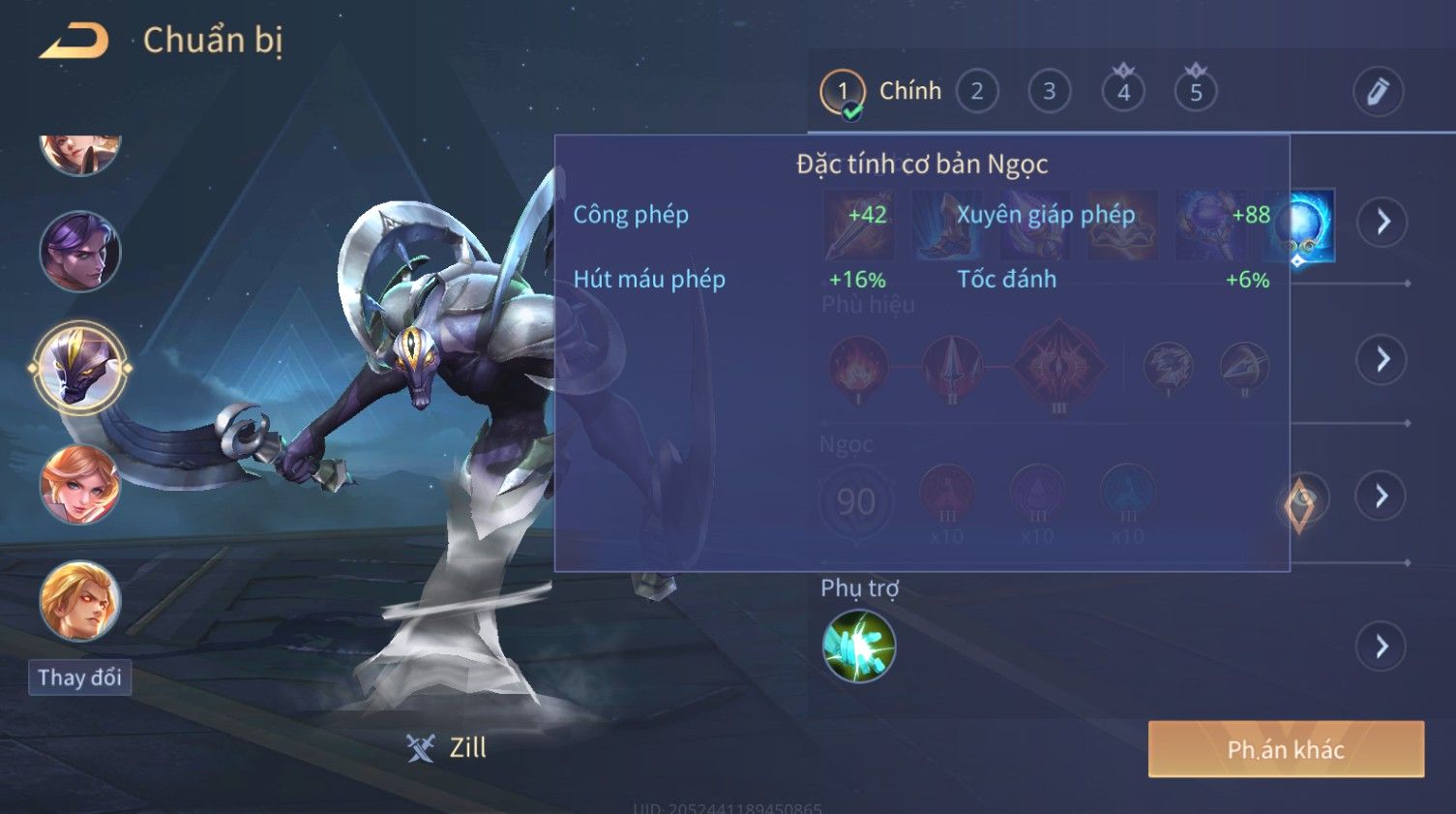
Task: Open preset tab 5
Action: click(1196, 92)
